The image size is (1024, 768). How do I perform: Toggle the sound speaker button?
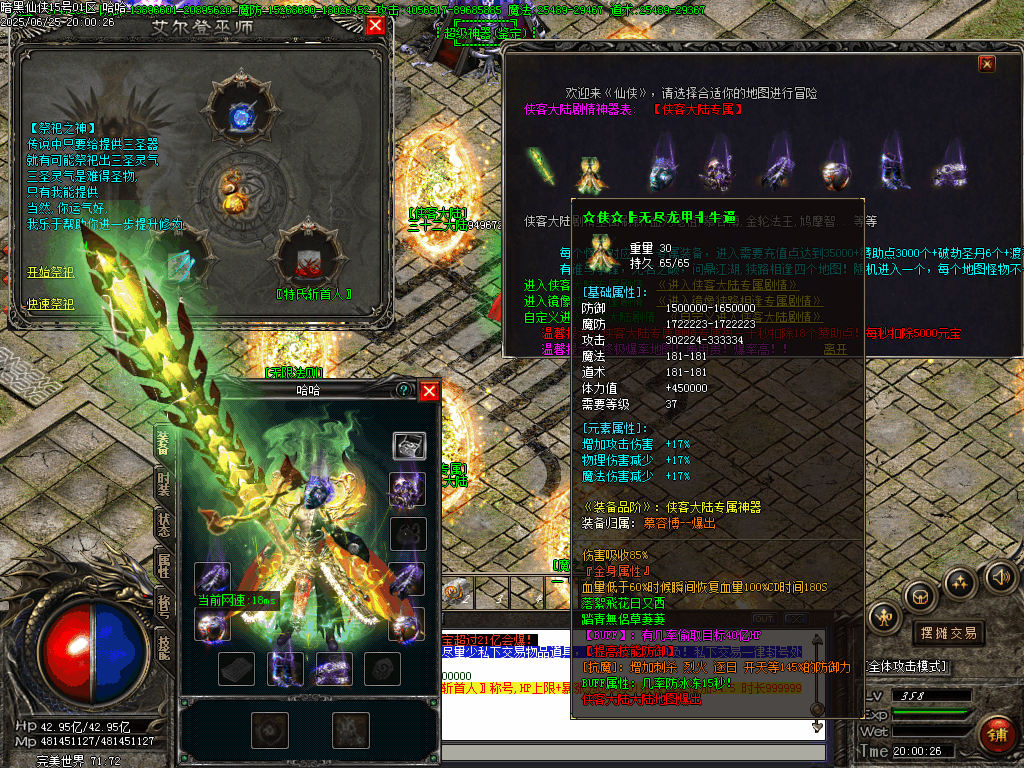coord(999,576)
